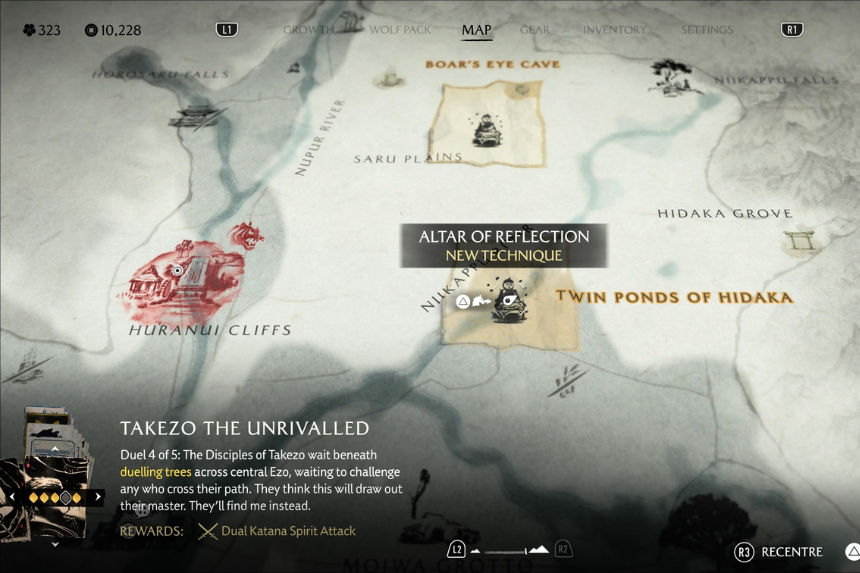Show the previous quest card with left arrow

pyautogui.click(x=12, y=496)
